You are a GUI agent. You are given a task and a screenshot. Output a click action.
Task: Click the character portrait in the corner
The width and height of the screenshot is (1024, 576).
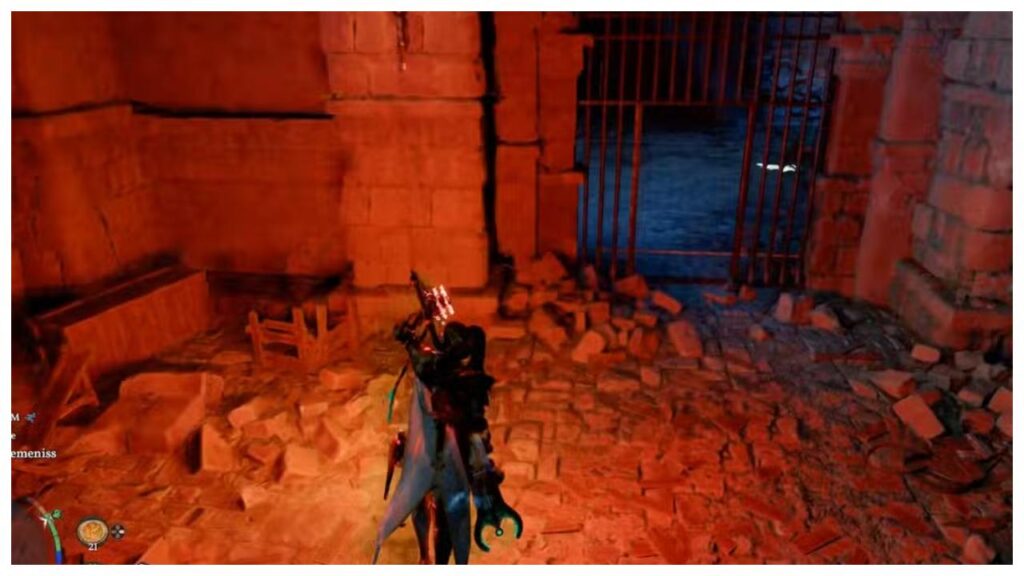pos(28,535)
